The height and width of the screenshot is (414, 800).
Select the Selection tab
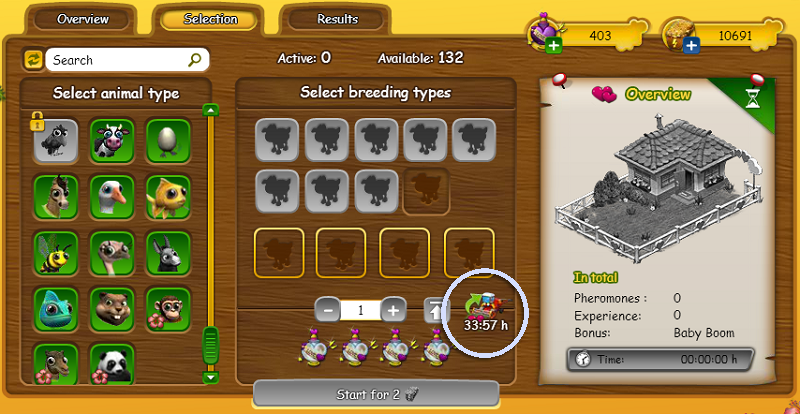[211, 19]
